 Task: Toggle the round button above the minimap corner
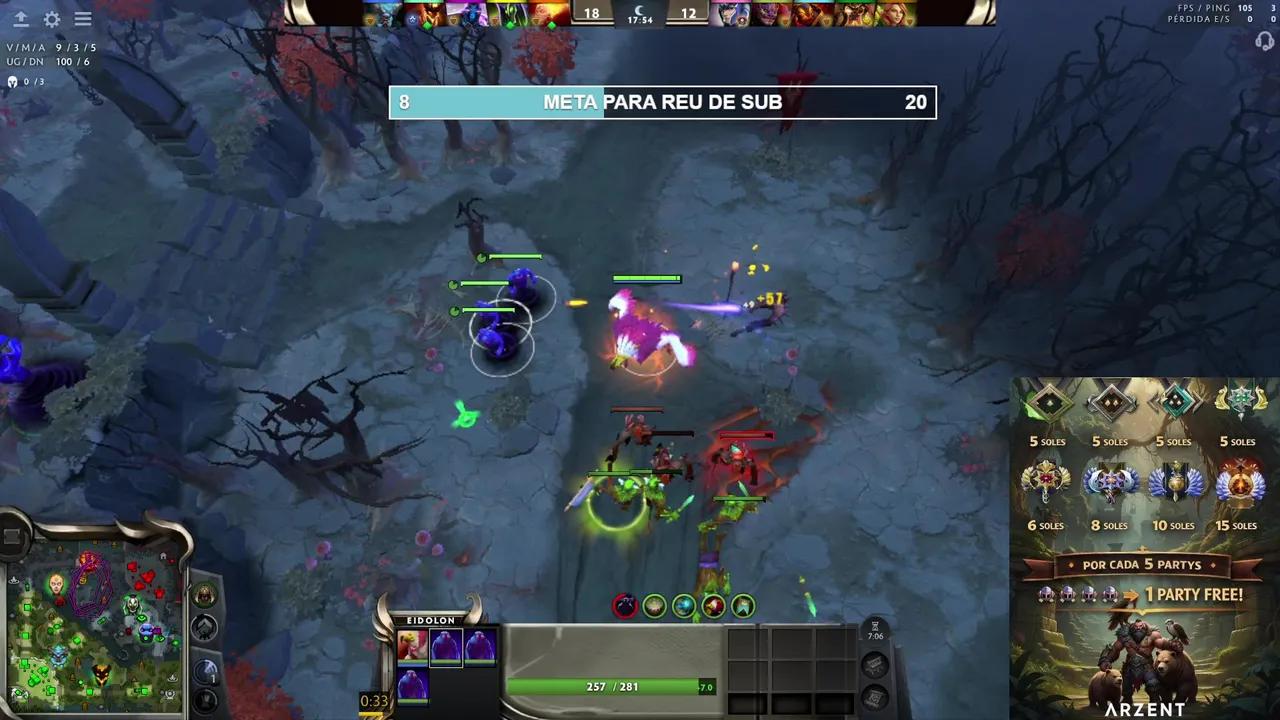coord(13,538)
